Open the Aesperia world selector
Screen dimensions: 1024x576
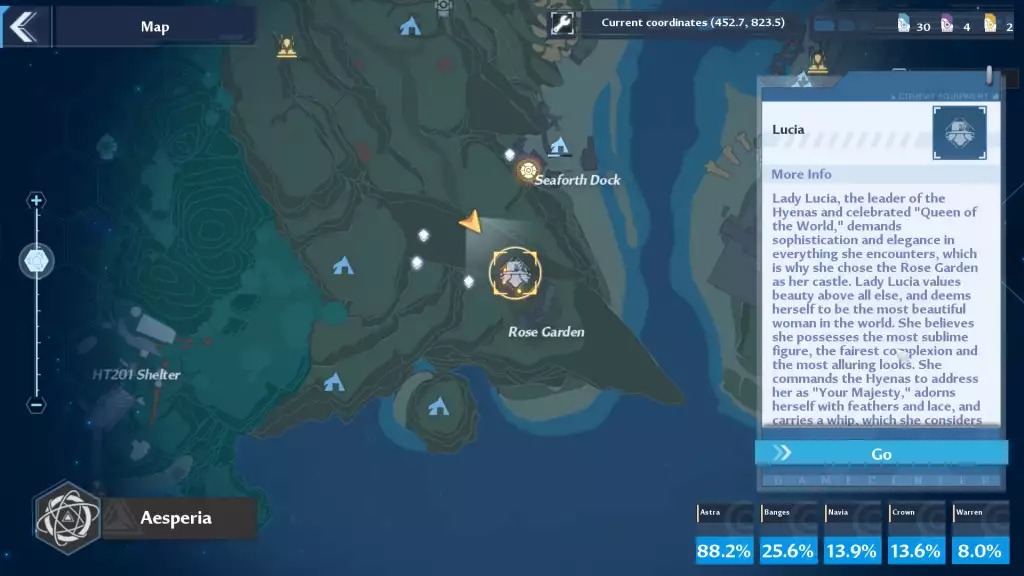pos(145,517)
